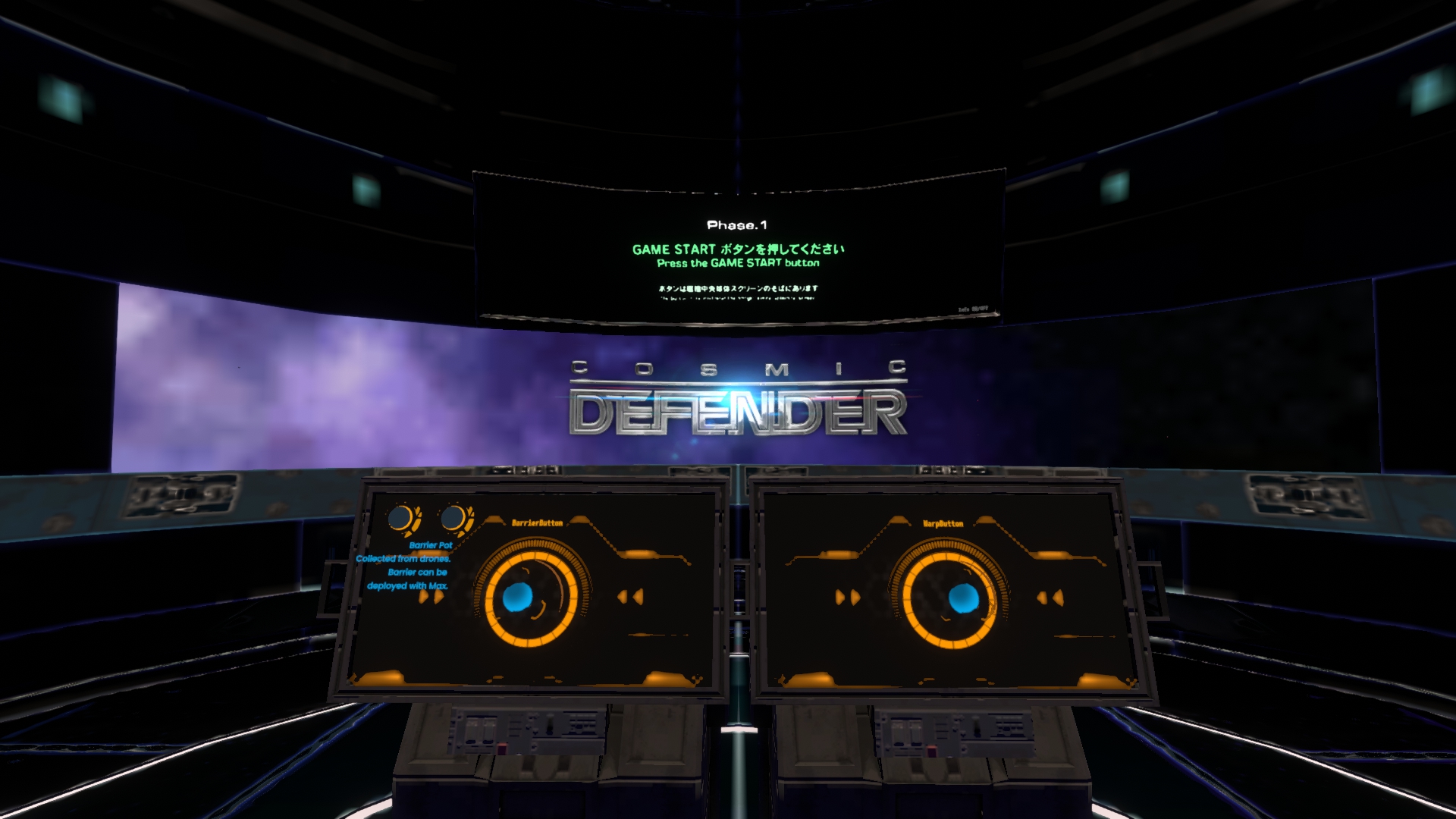Screen dimensions: 1456x819
Task: Toggle Info ON/OFF on the overhead screen
Action: pos(973,309)
